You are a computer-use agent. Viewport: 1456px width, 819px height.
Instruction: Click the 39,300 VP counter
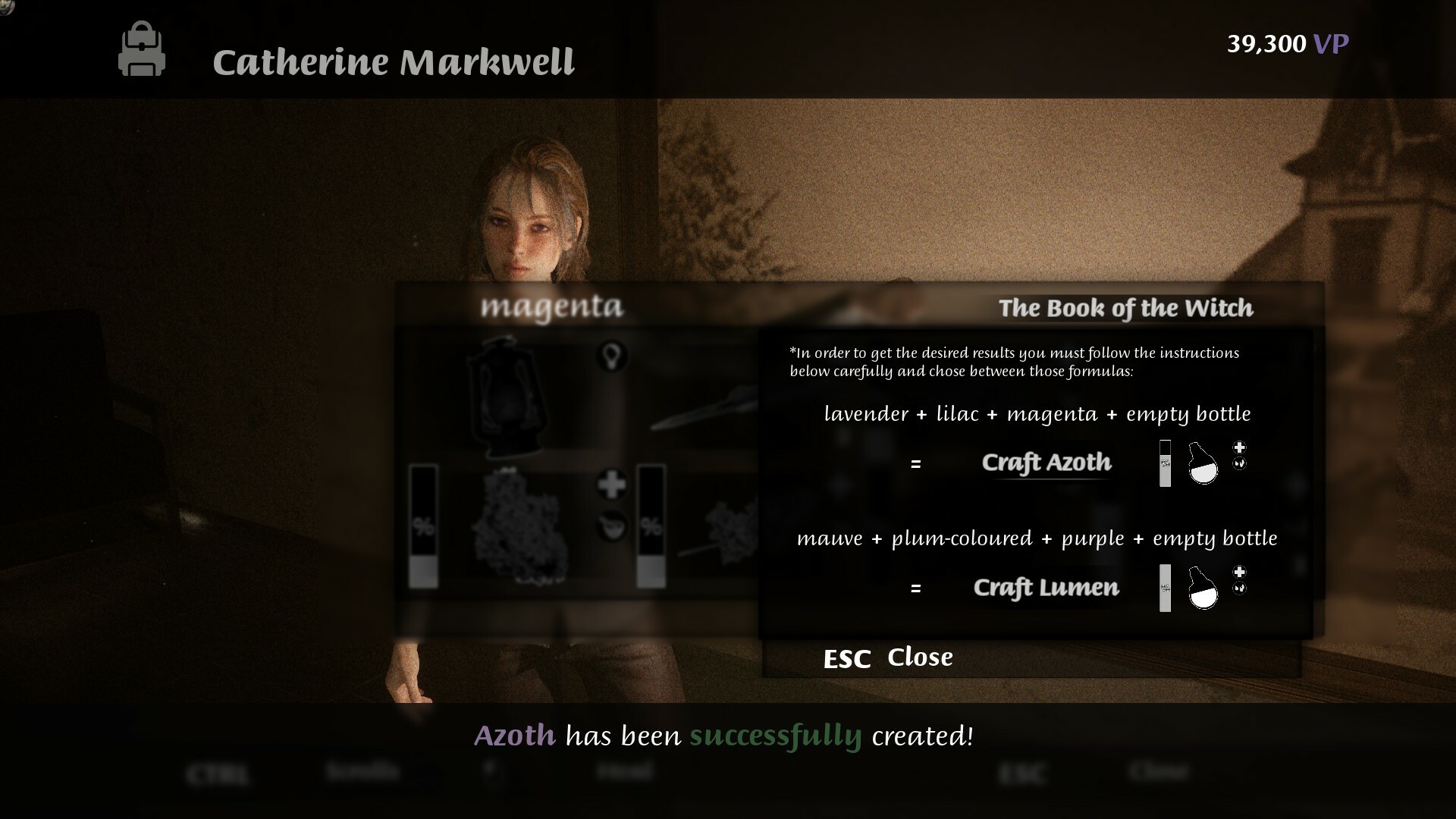[1287, 43]
